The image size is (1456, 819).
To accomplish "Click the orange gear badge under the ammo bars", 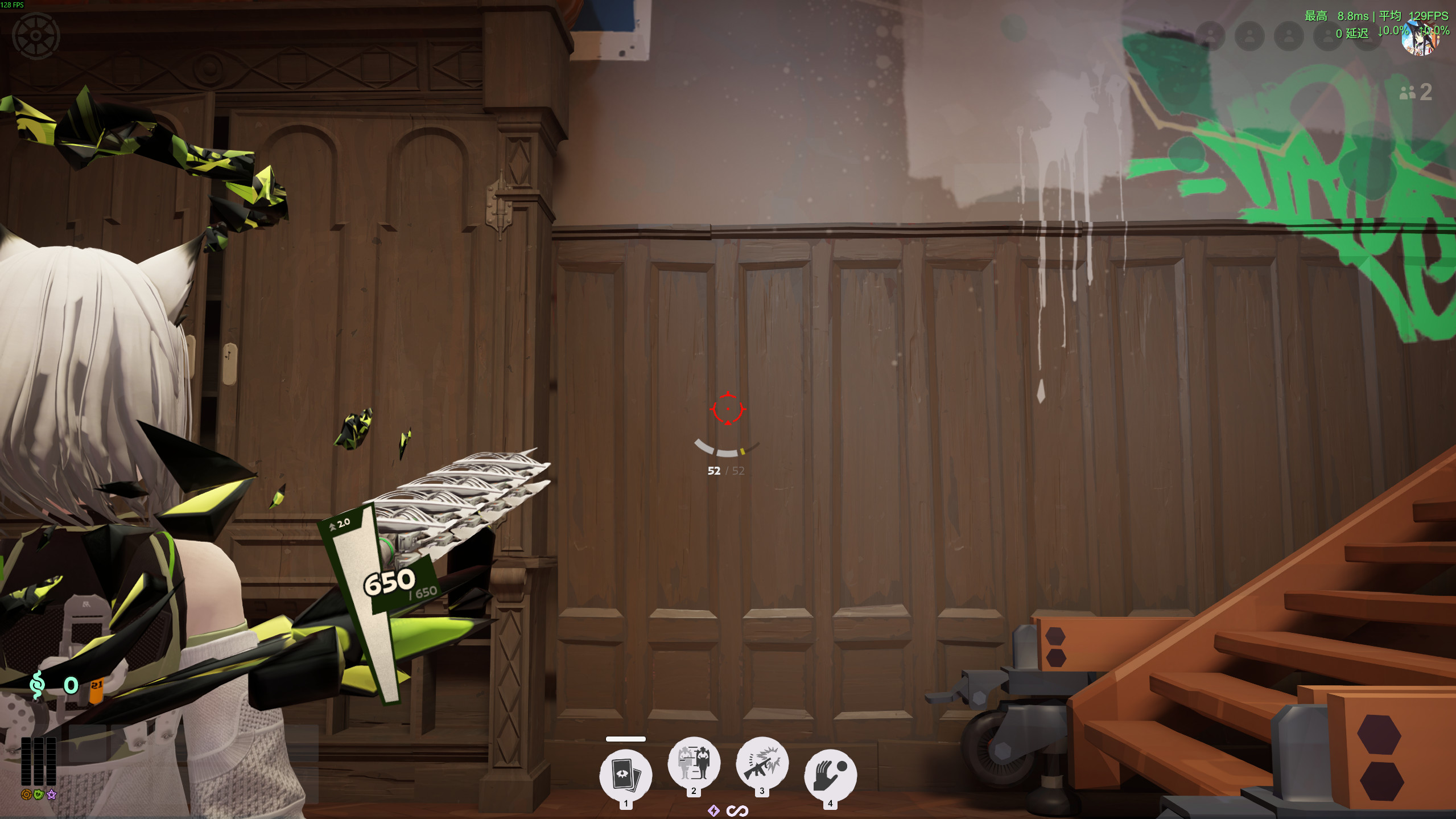I will click(26, 794).
